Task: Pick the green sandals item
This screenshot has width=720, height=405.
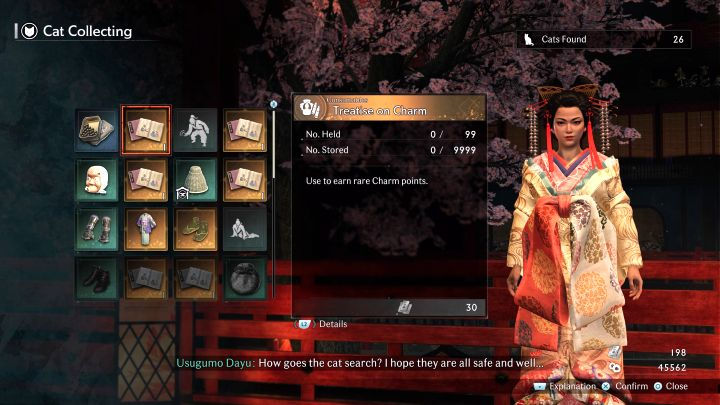Action: [x=196, y=229]
